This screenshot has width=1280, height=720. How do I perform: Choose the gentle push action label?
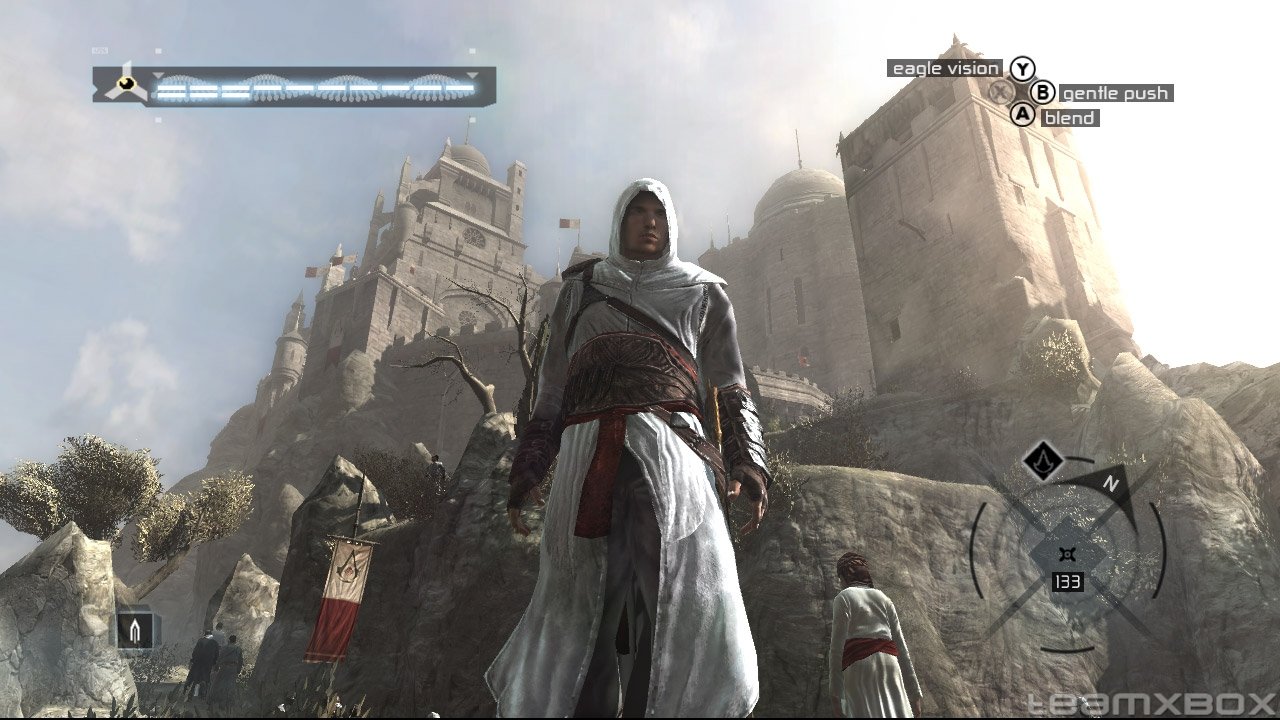[1115, 93]
